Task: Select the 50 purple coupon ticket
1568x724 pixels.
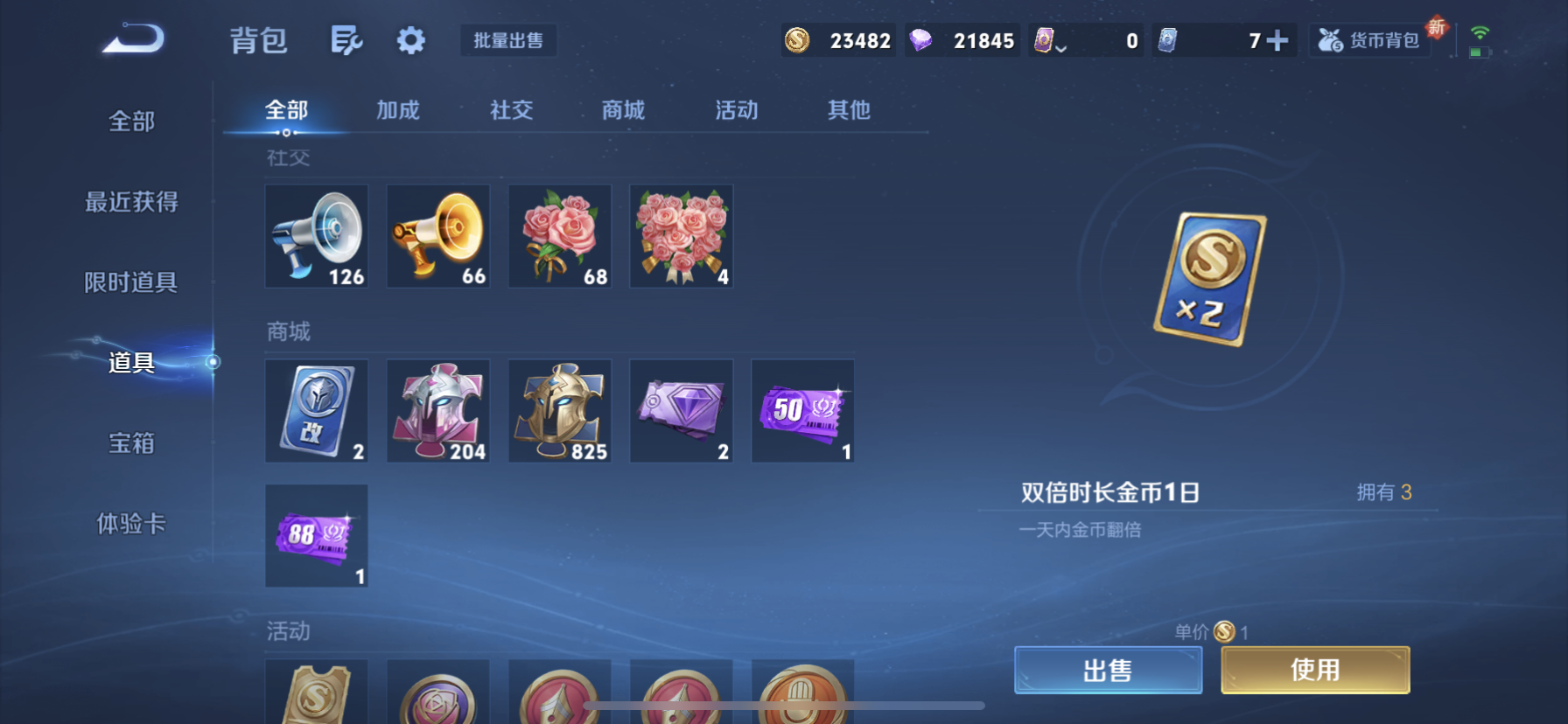Action: (802, 410)
